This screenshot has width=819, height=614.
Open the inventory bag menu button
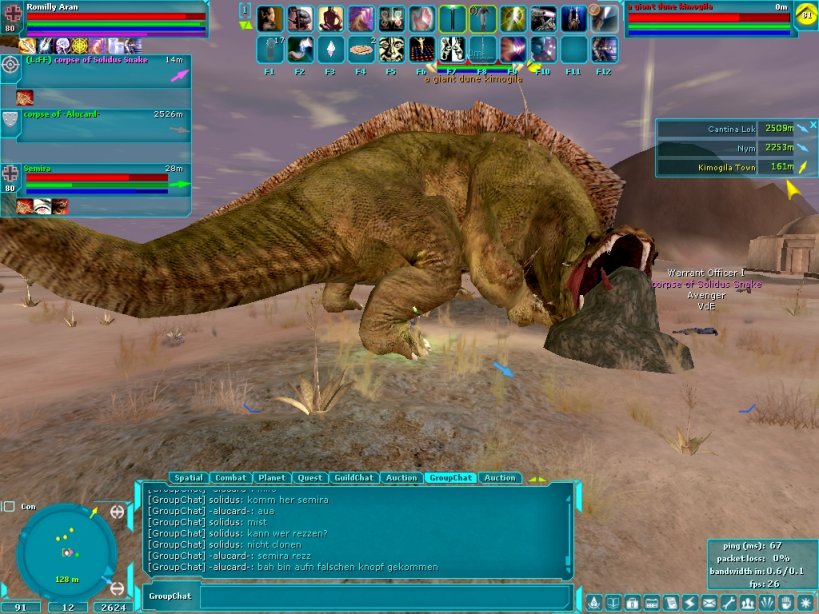[632, 603]
